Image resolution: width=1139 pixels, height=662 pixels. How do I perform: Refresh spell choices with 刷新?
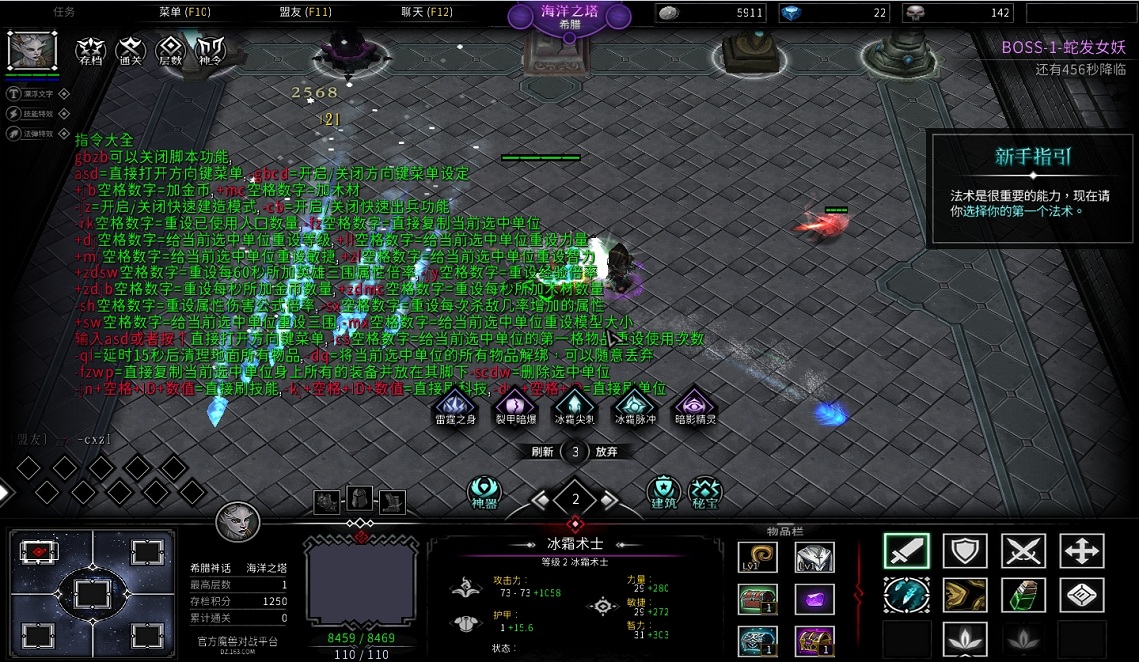(543, 452)
